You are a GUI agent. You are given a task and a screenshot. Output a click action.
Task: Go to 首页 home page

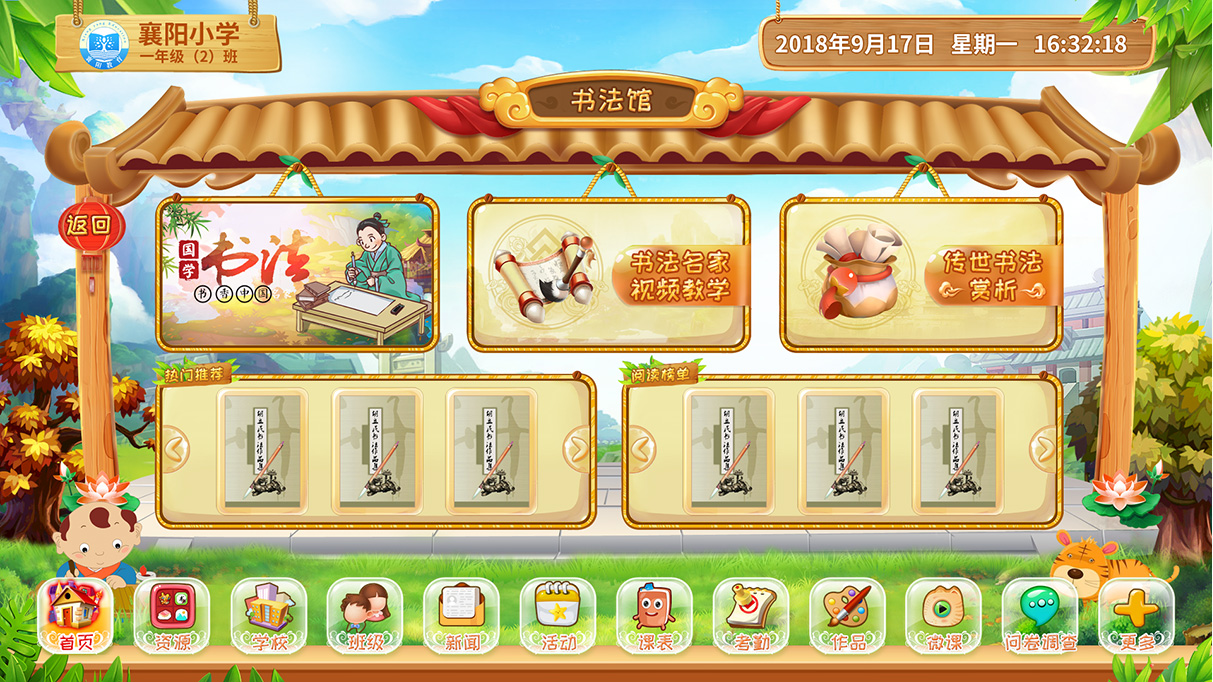click(76, 616)
